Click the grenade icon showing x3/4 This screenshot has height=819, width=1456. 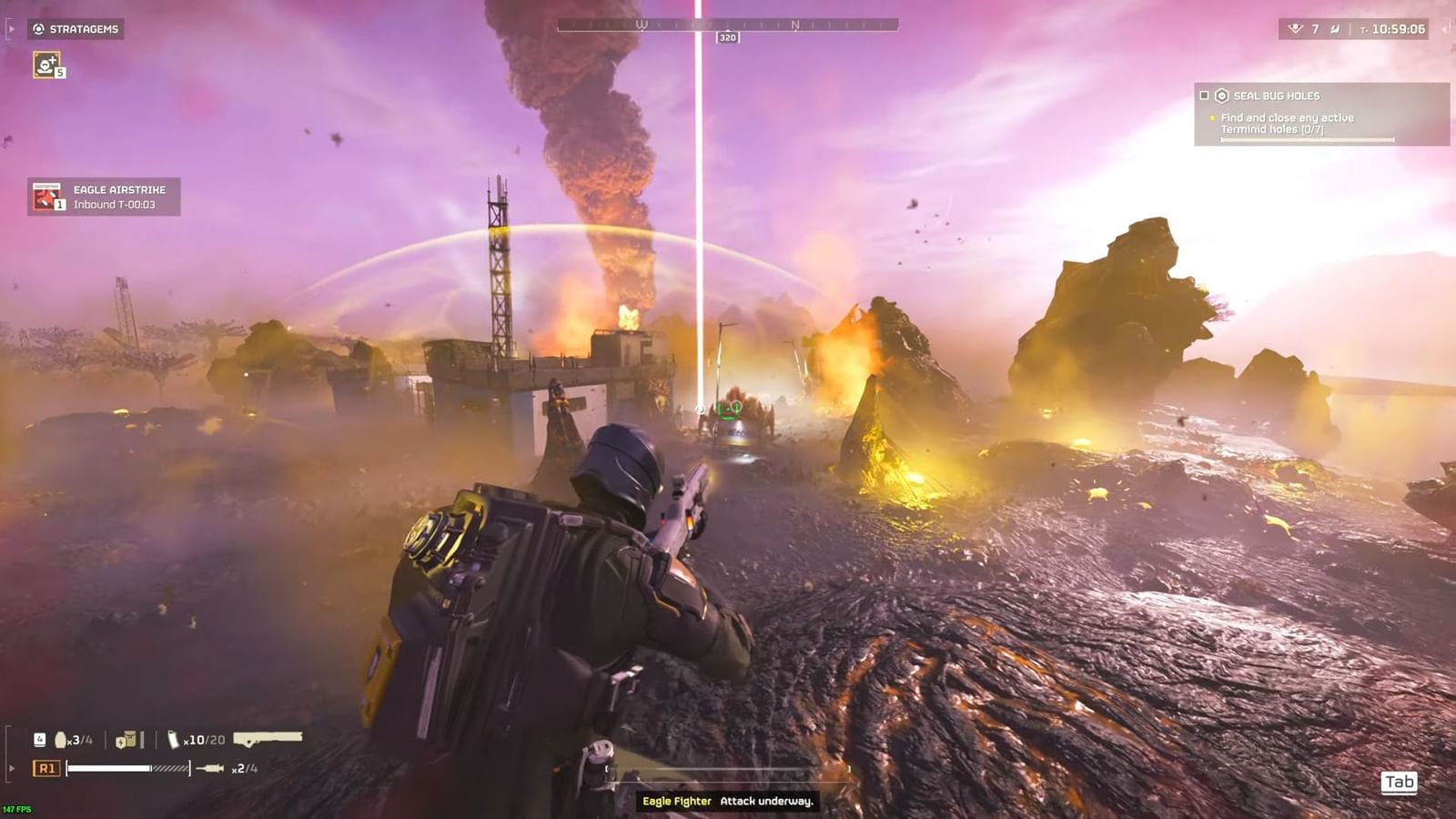tap(60, 740)
